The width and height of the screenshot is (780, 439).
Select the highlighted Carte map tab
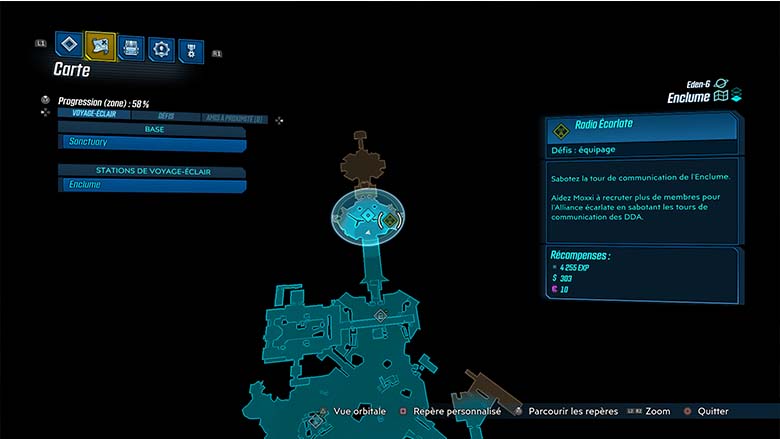coord(100,45)
